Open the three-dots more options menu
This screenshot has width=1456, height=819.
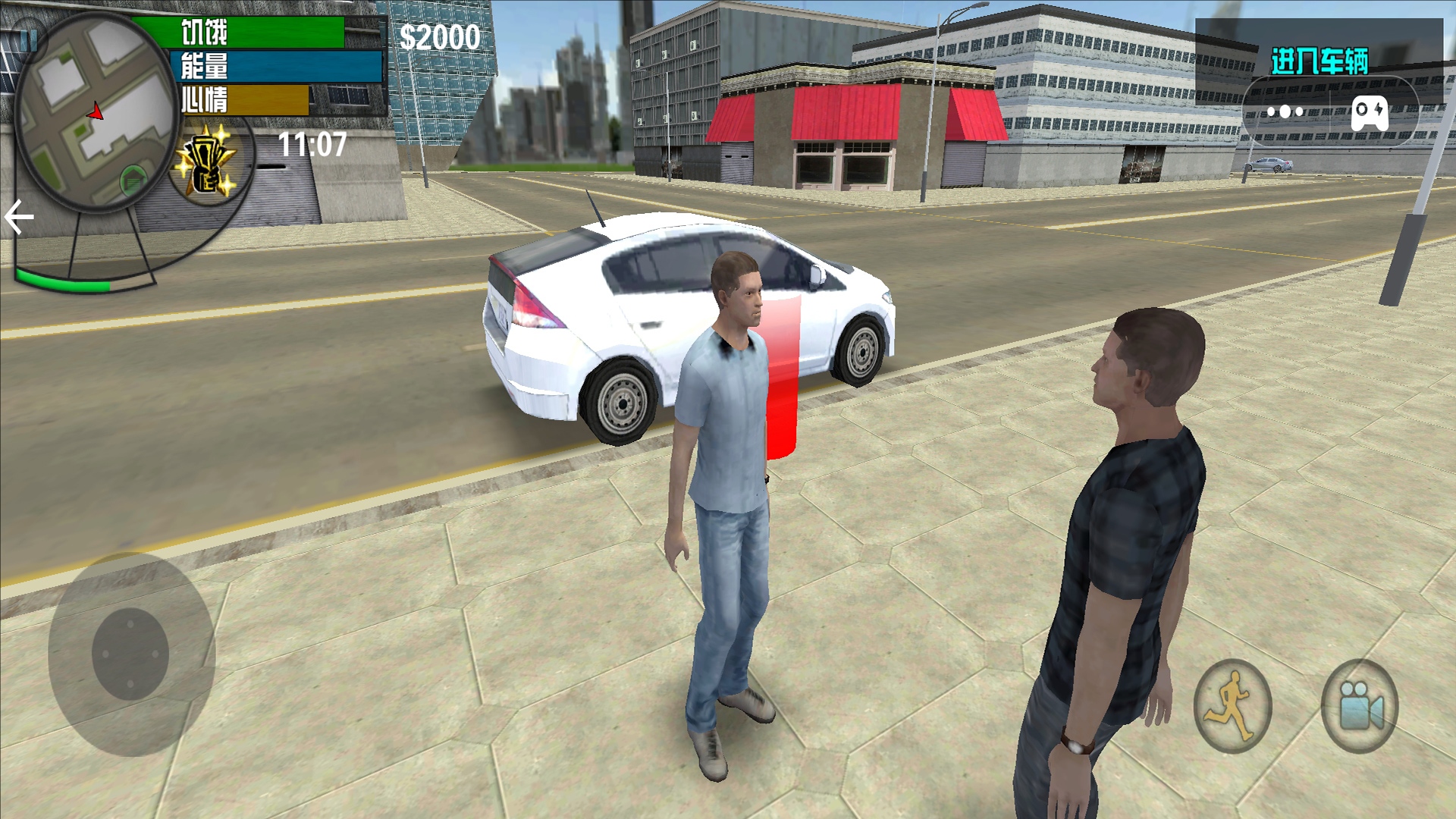click(1285, 112)
